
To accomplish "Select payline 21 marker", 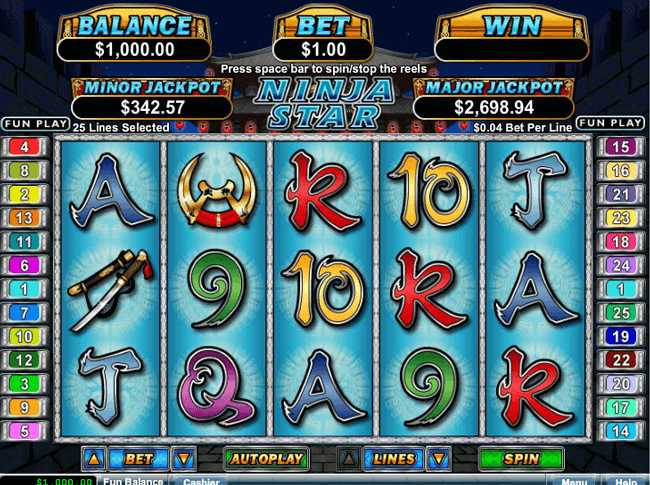I will coord(622,194).
